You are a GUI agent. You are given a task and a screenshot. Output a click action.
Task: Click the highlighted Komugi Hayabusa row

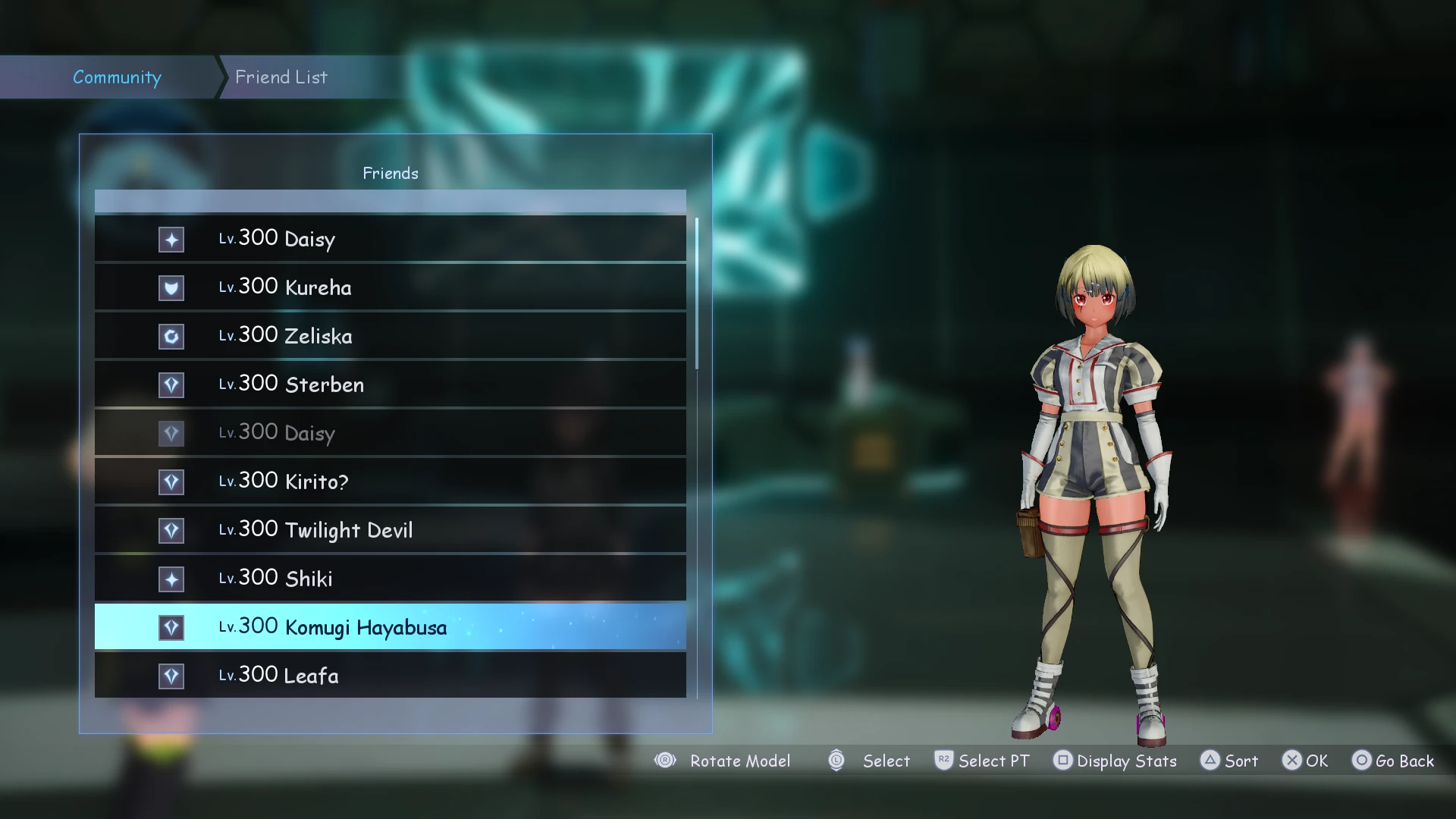click(390, 627)
